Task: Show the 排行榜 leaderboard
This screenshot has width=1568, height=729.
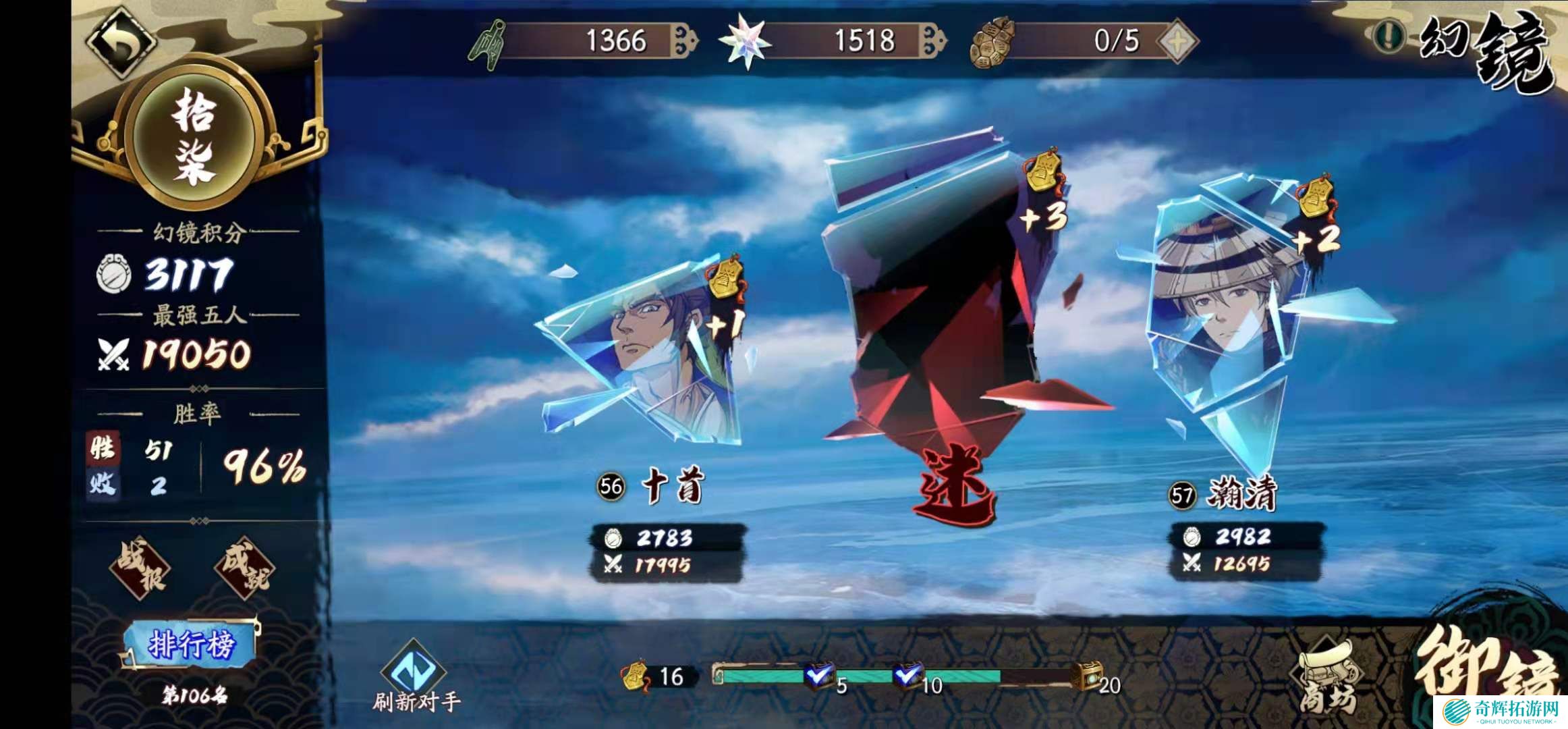Action: (191, 645)
